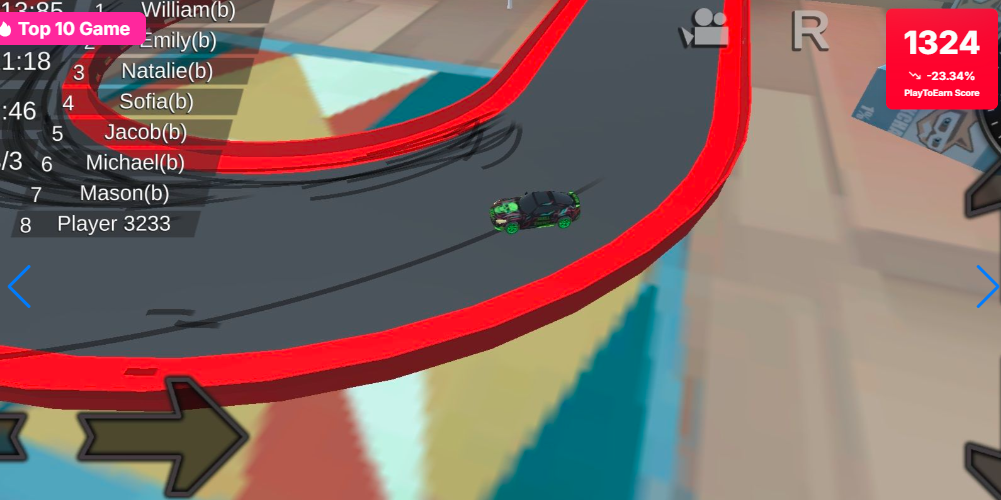Go to the previous game with the blue left chevron
The width and height of the screenshot is (1001, 500).
point(19,287)
